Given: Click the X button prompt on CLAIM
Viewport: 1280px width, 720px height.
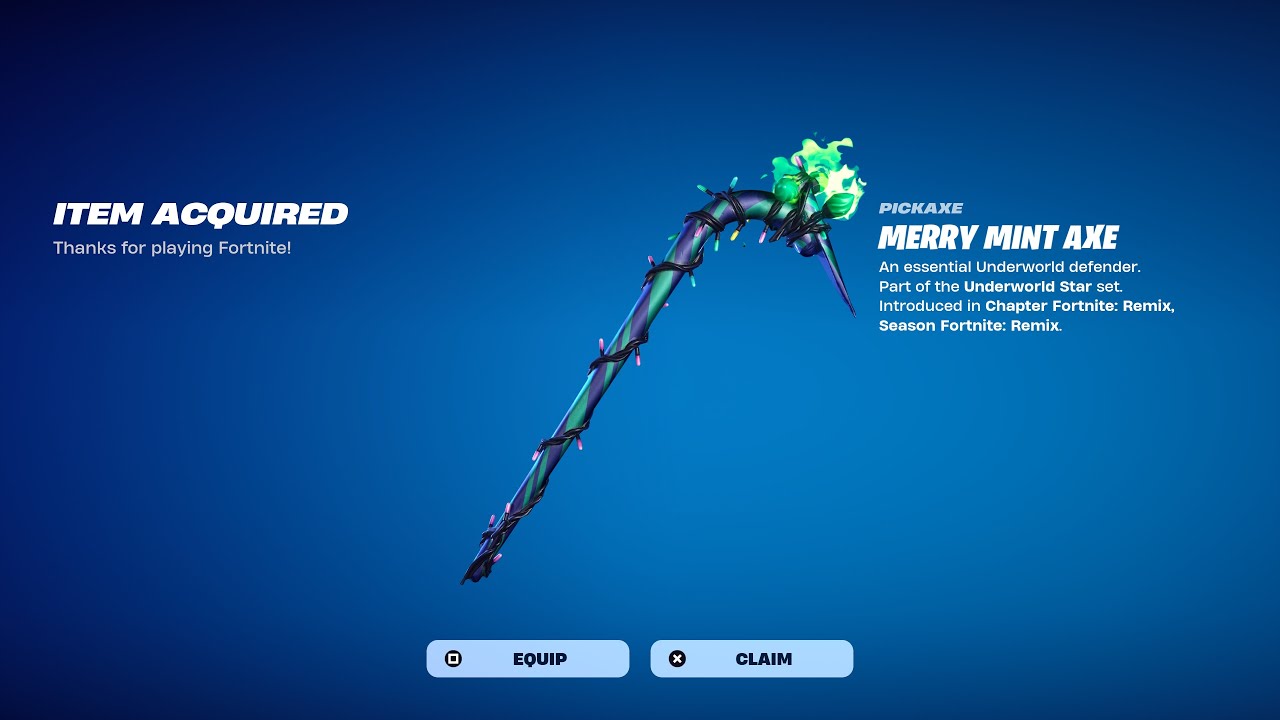Looking at the screenshot, I should click(678, 658).
